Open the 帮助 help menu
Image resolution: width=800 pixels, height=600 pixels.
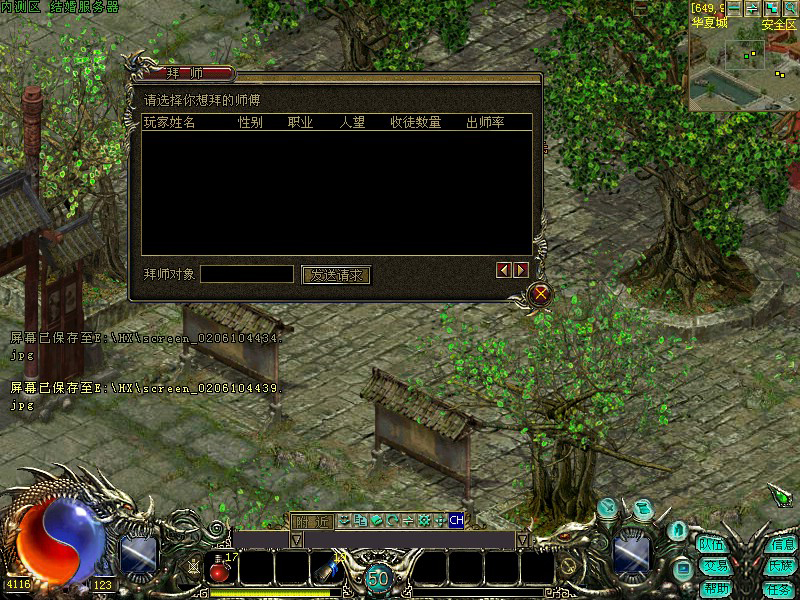coord(714,588)
